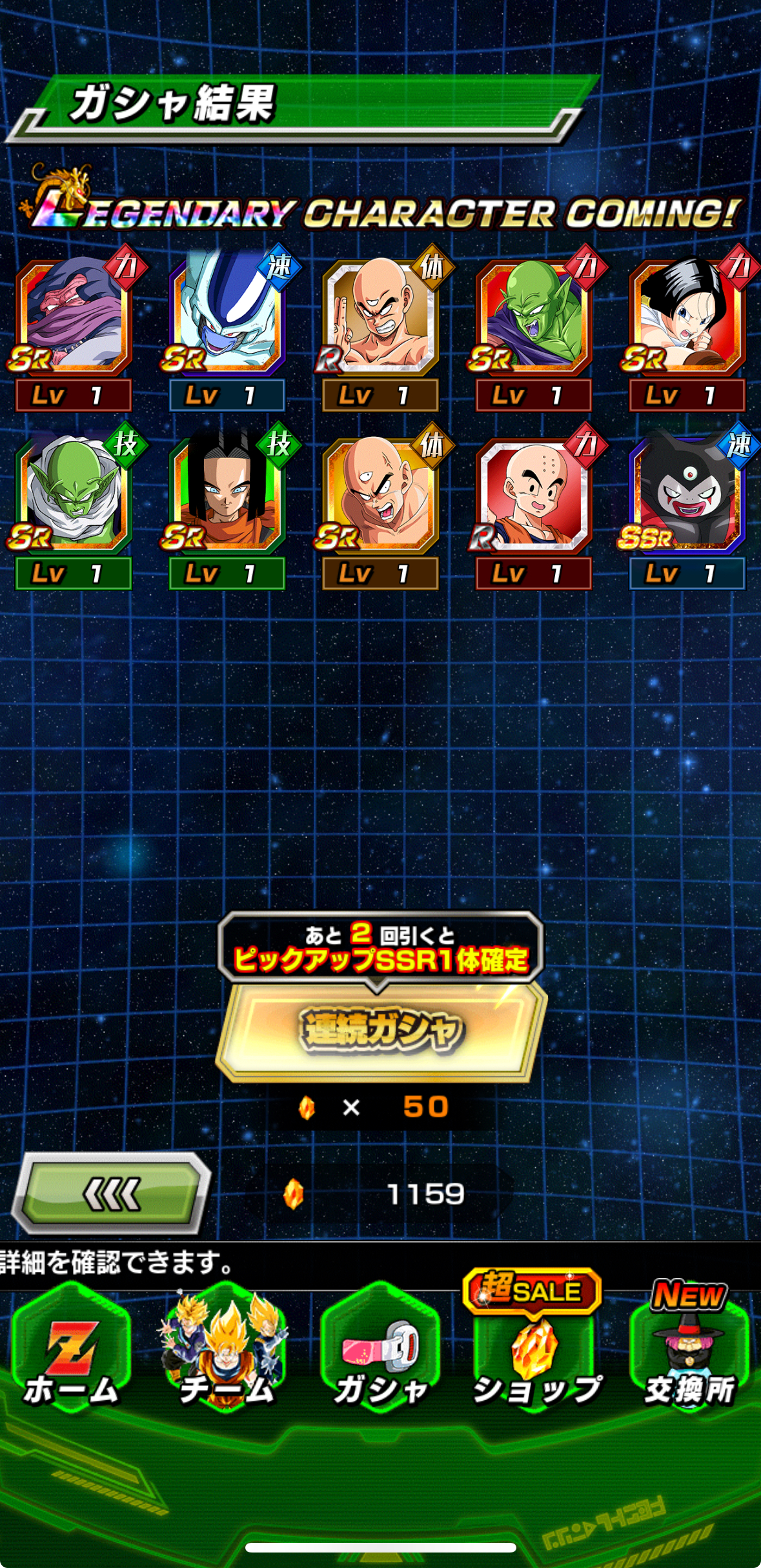Select the SR Piccolo card with red background
Screen dimensions: 761x1568
(534, 317)
